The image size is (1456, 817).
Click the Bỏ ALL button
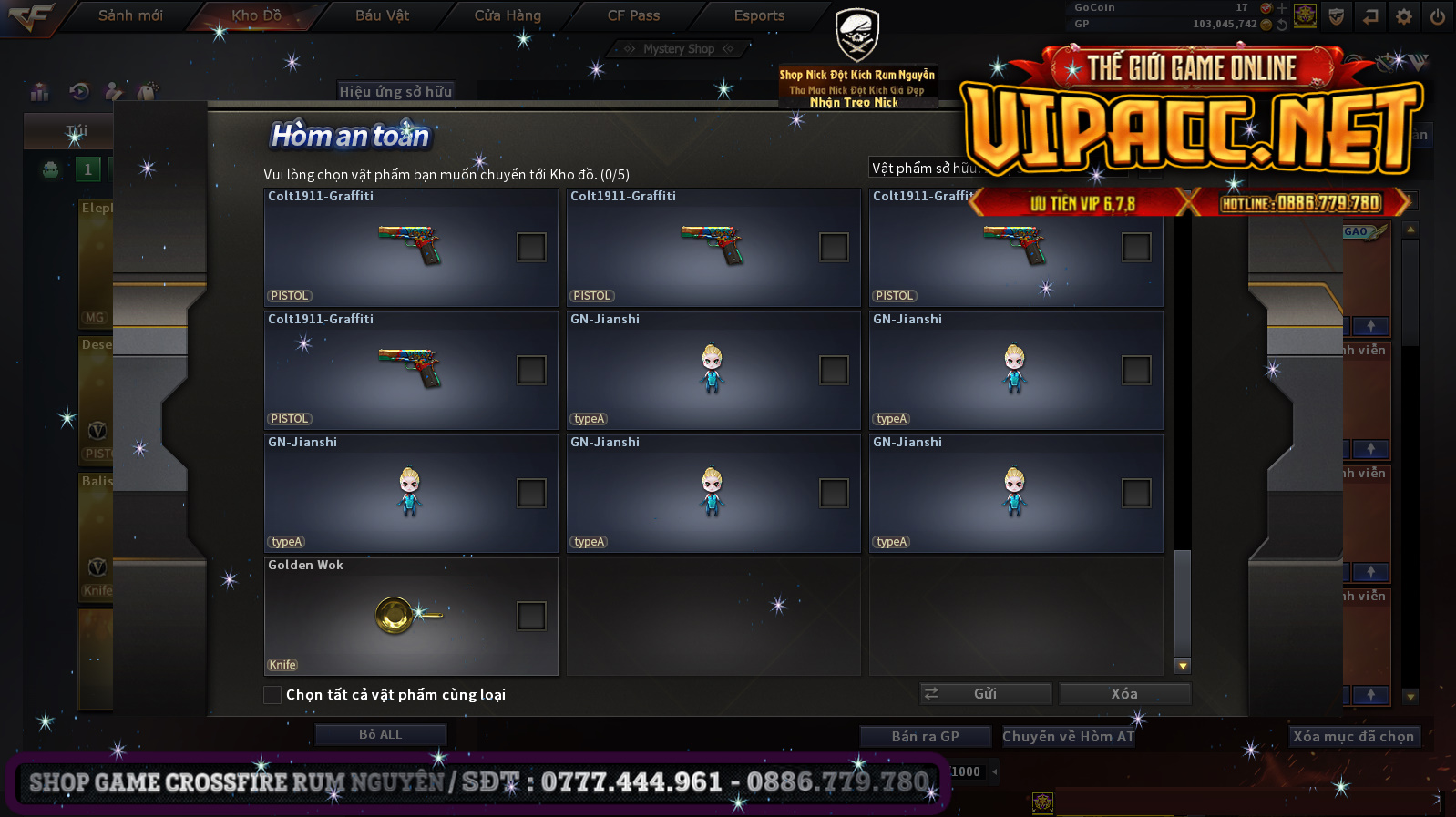click(380, 734)
